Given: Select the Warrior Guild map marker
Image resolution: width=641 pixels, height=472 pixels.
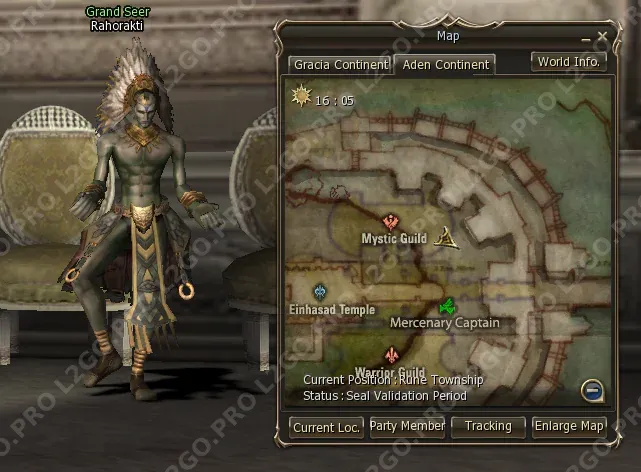Looking at the screenshot, I should (x=391, y=355).
